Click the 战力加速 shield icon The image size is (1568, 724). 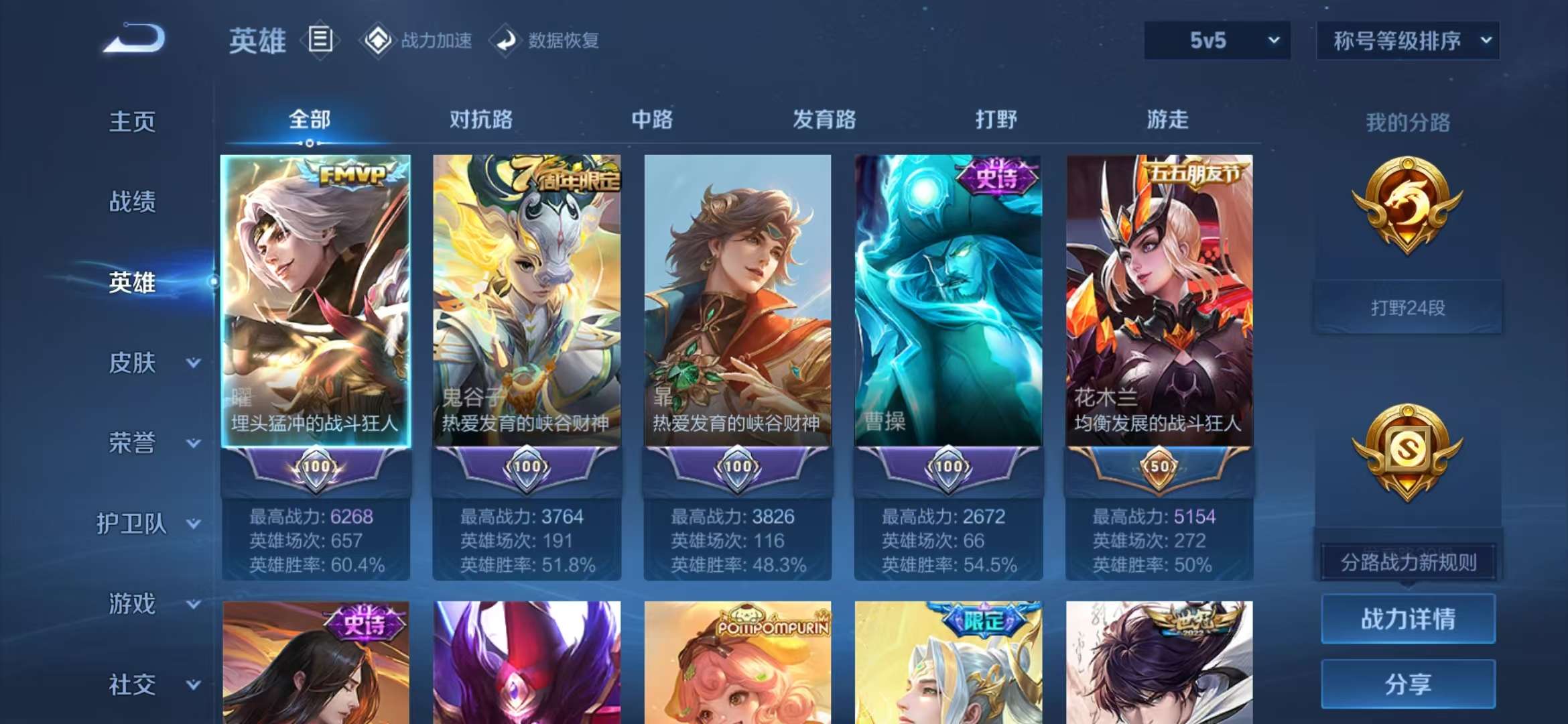tap(379, 40)
